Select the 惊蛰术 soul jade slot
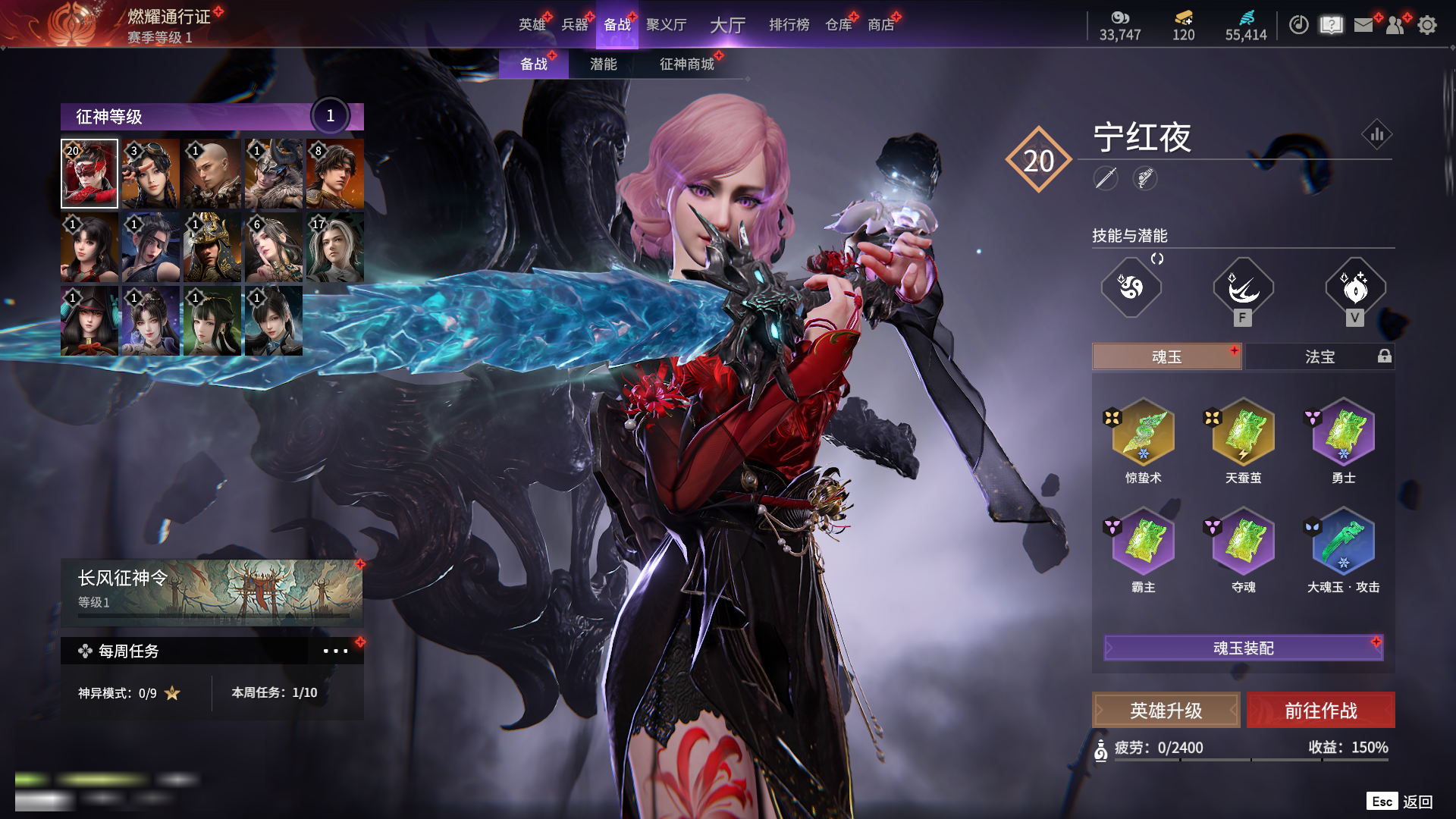1456x819 pixels. 1143,433
